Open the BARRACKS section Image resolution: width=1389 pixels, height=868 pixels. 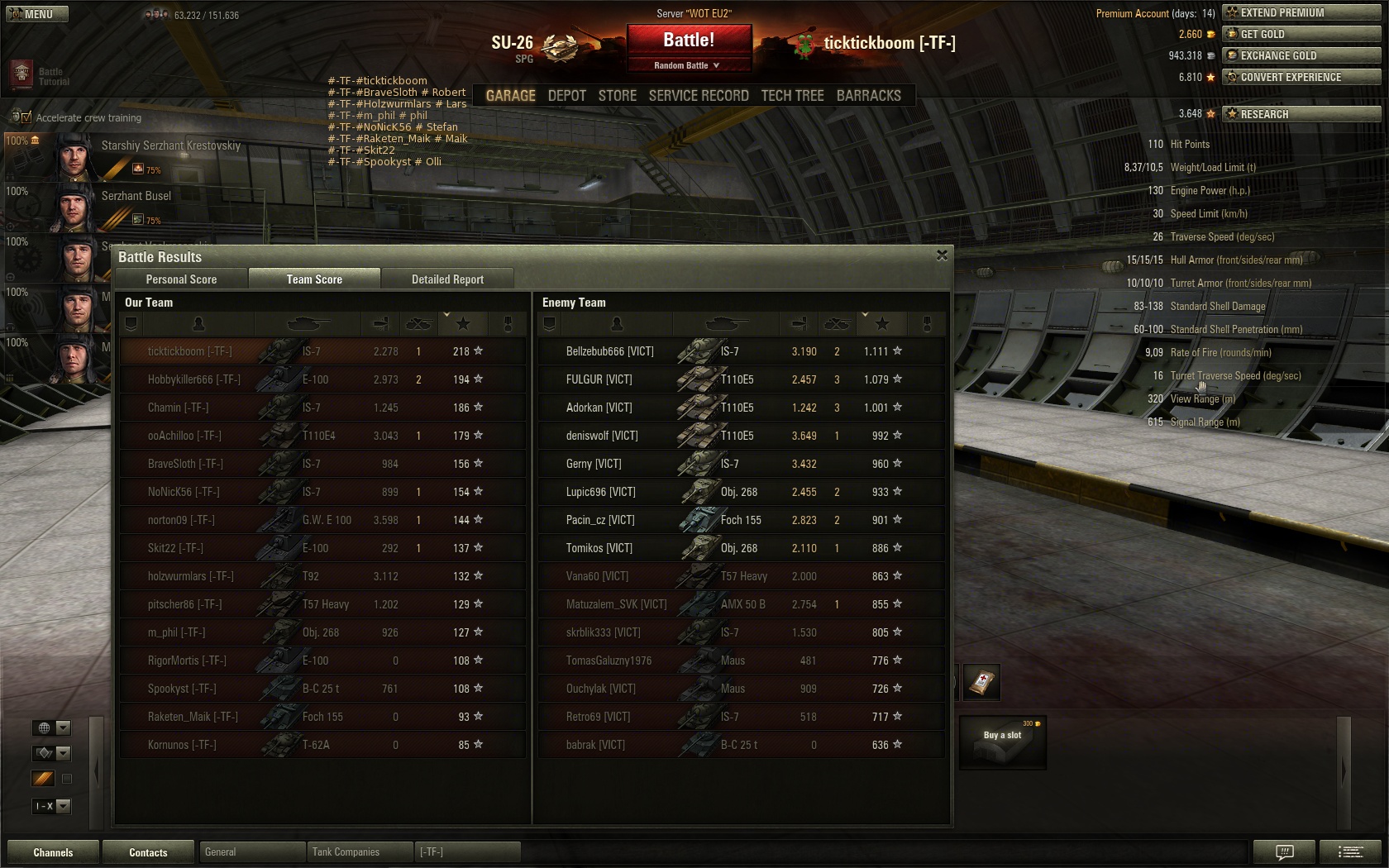[868, 96]
